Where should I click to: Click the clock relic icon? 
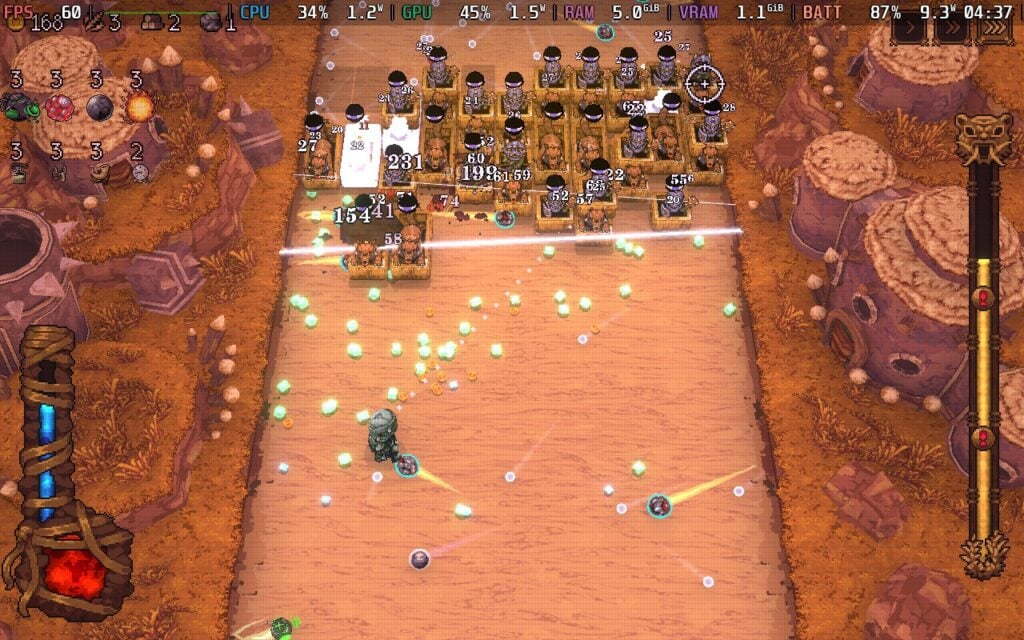click(140, 172)
